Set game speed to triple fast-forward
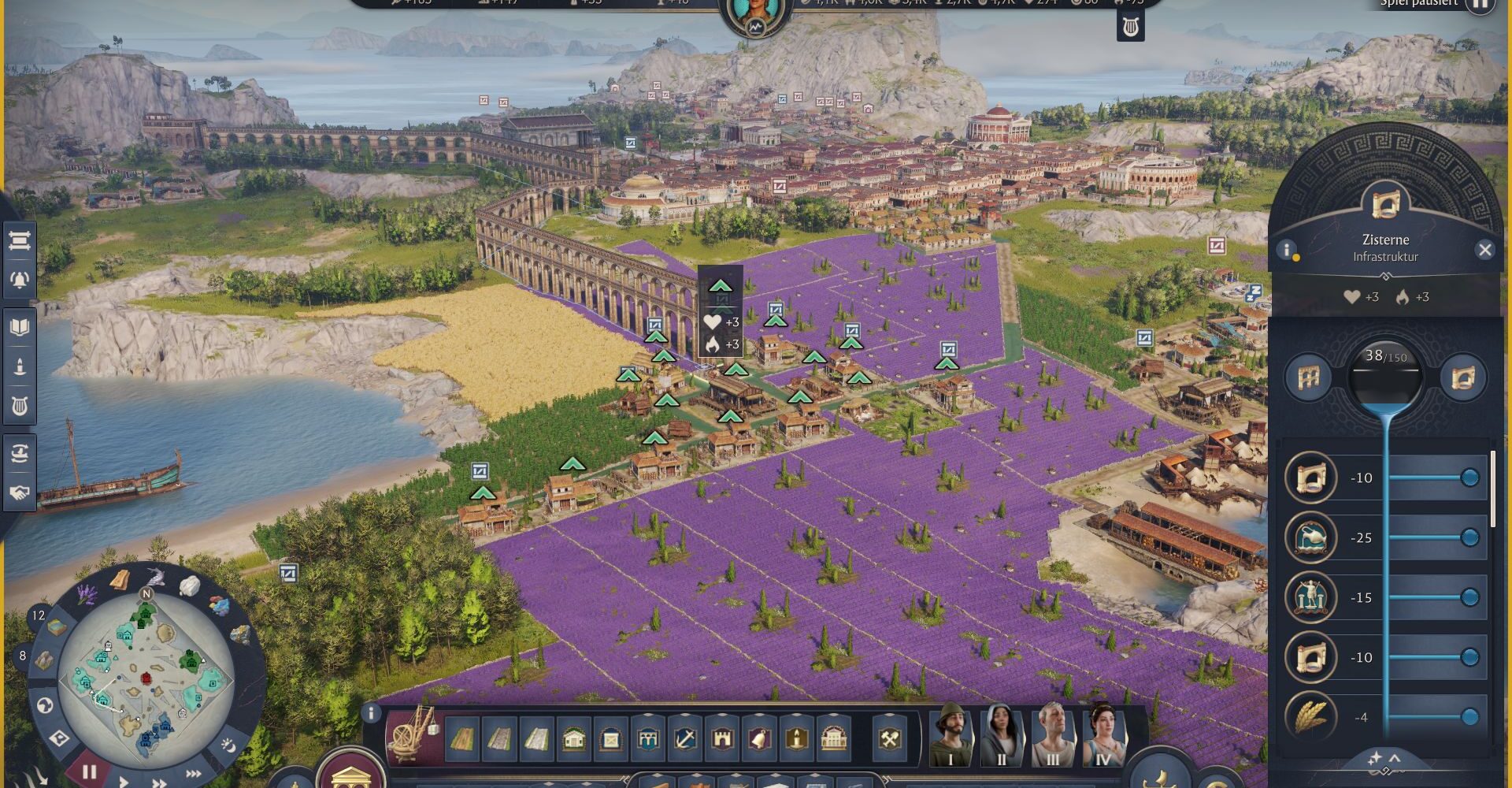The image size is (1512, 788). pos(193,775)
